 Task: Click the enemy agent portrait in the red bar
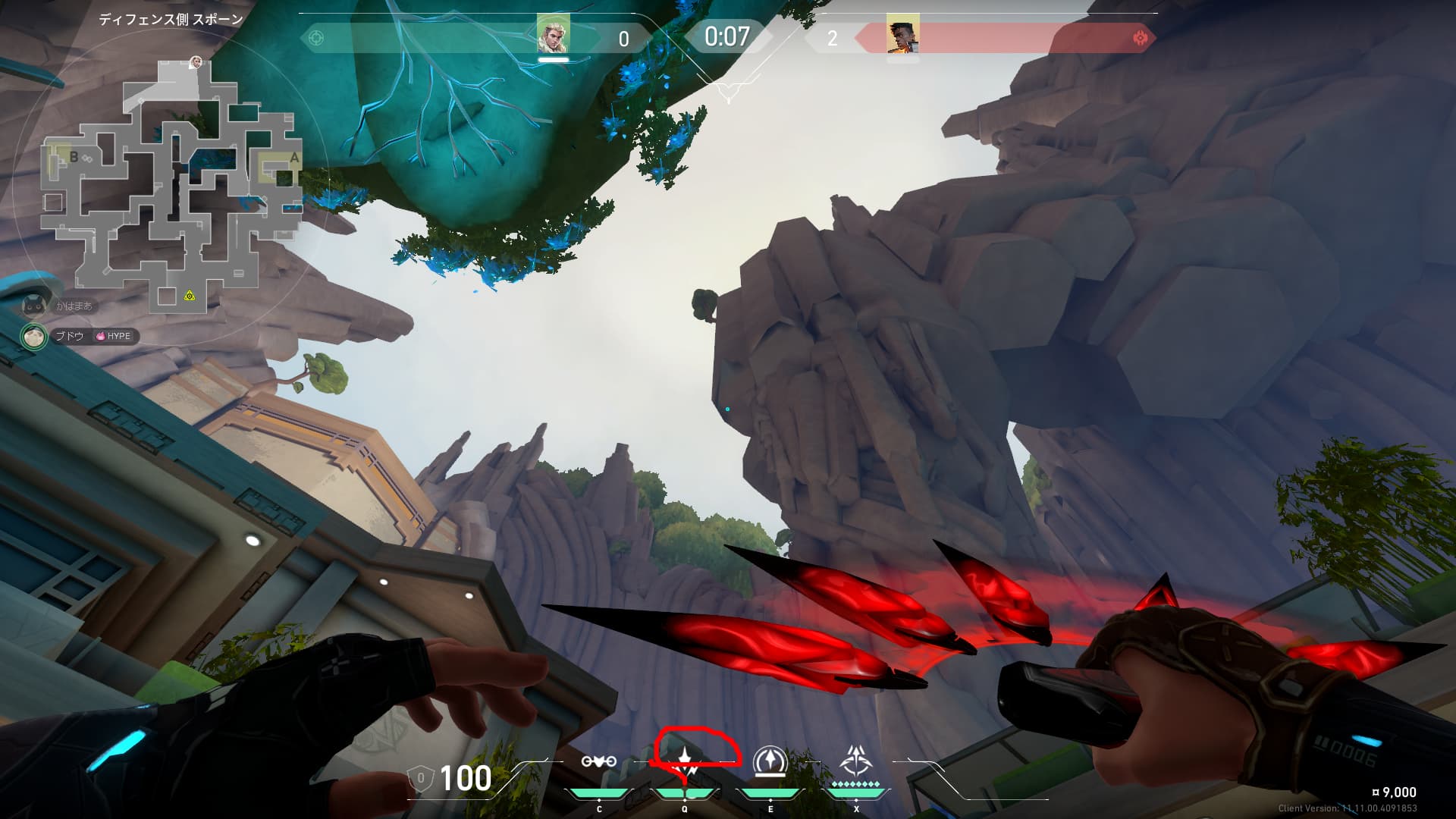click(902, 35)
